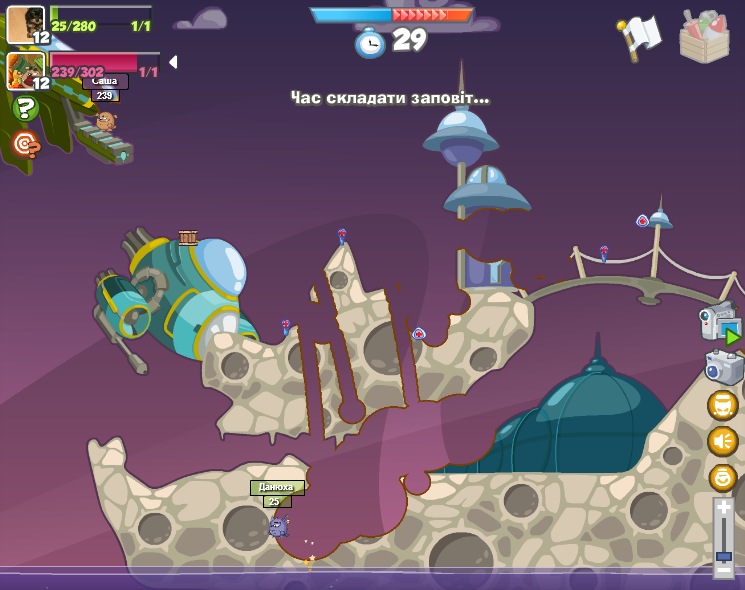Click the white arrow beside the team bars
The image size is (745, 590).
(173, 62)
